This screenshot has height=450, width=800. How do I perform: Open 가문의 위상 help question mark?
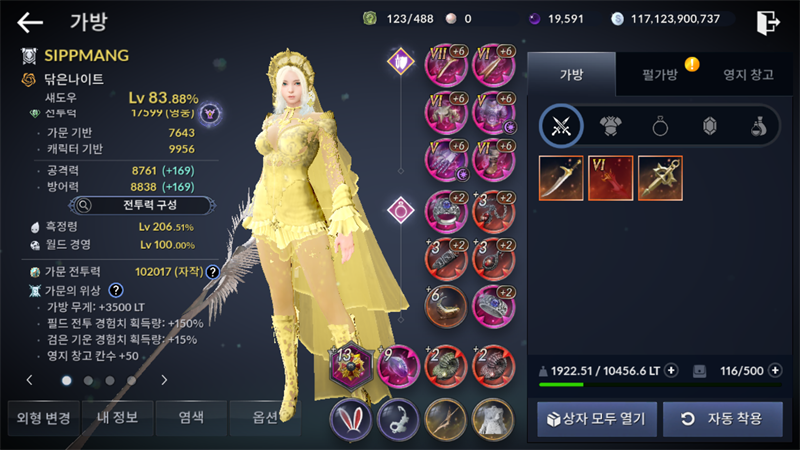pyautogui.click(x=115, y=290)
